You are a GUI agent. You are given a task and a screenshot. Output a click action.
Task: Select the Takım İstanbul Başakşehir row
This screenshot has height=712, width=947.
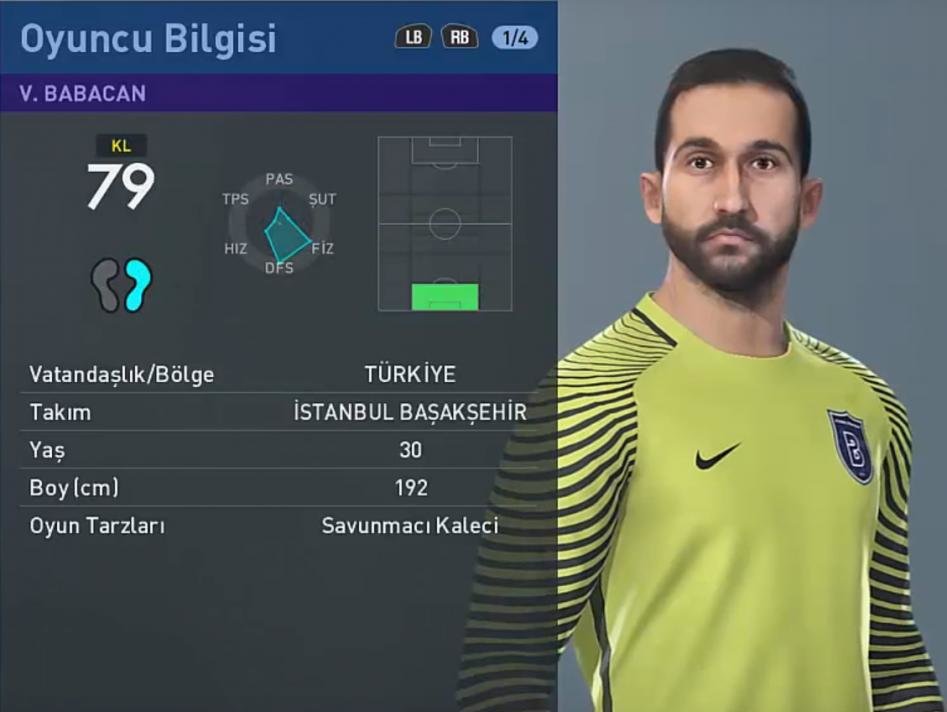pos(278,412)
